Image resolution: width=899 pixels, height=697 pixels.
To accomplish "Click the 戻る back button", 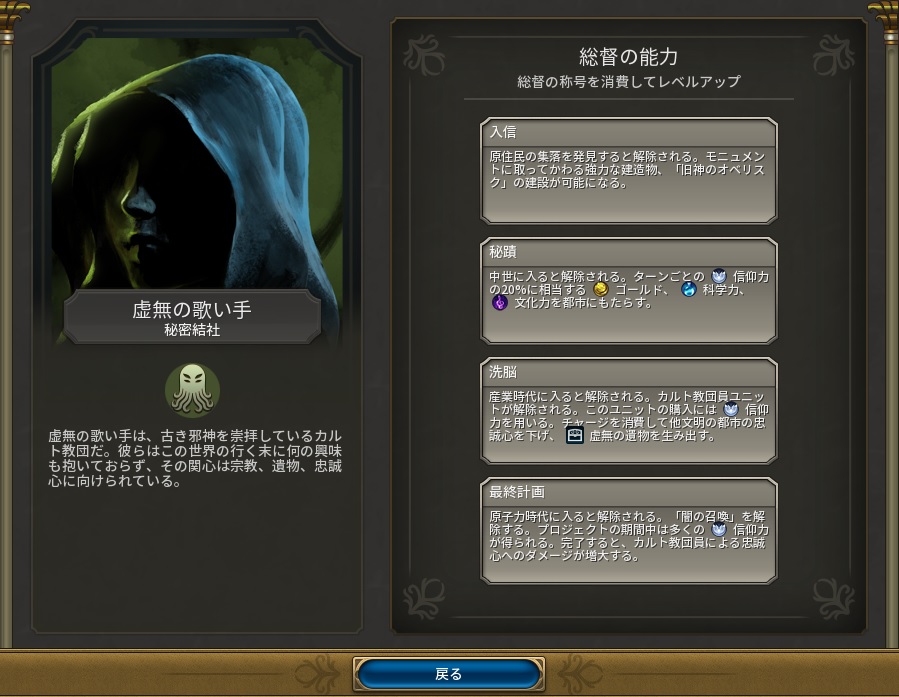I will 449,674.
